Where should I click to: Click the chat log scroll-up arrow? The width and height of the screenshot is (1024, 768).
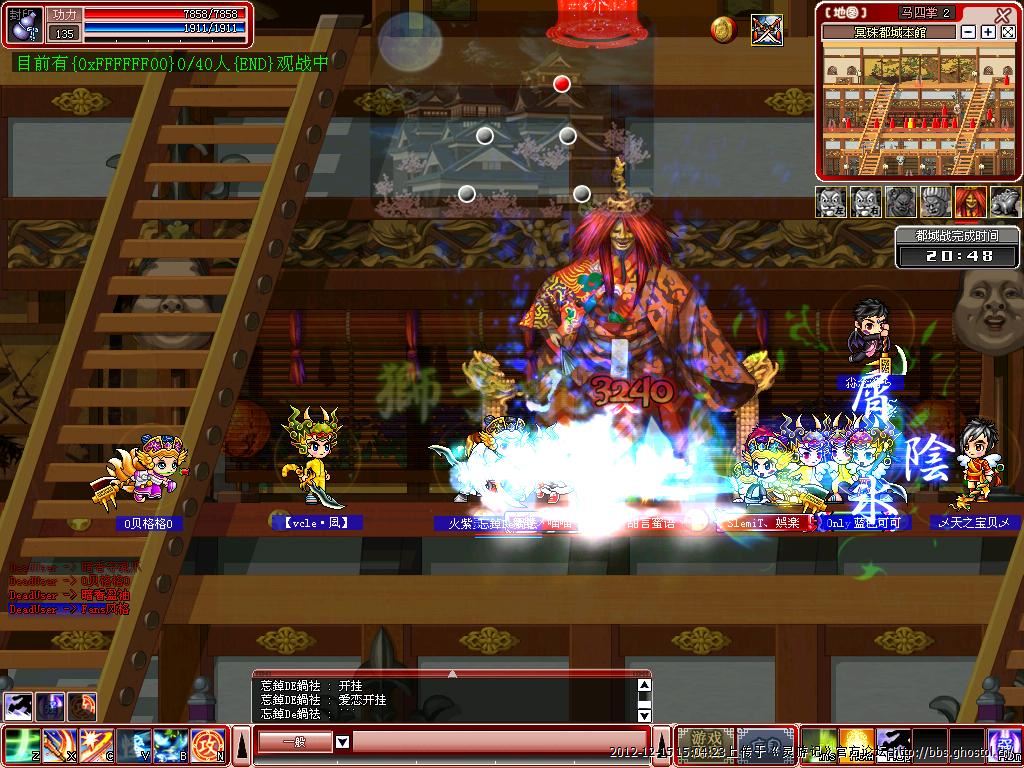(644, 686)
